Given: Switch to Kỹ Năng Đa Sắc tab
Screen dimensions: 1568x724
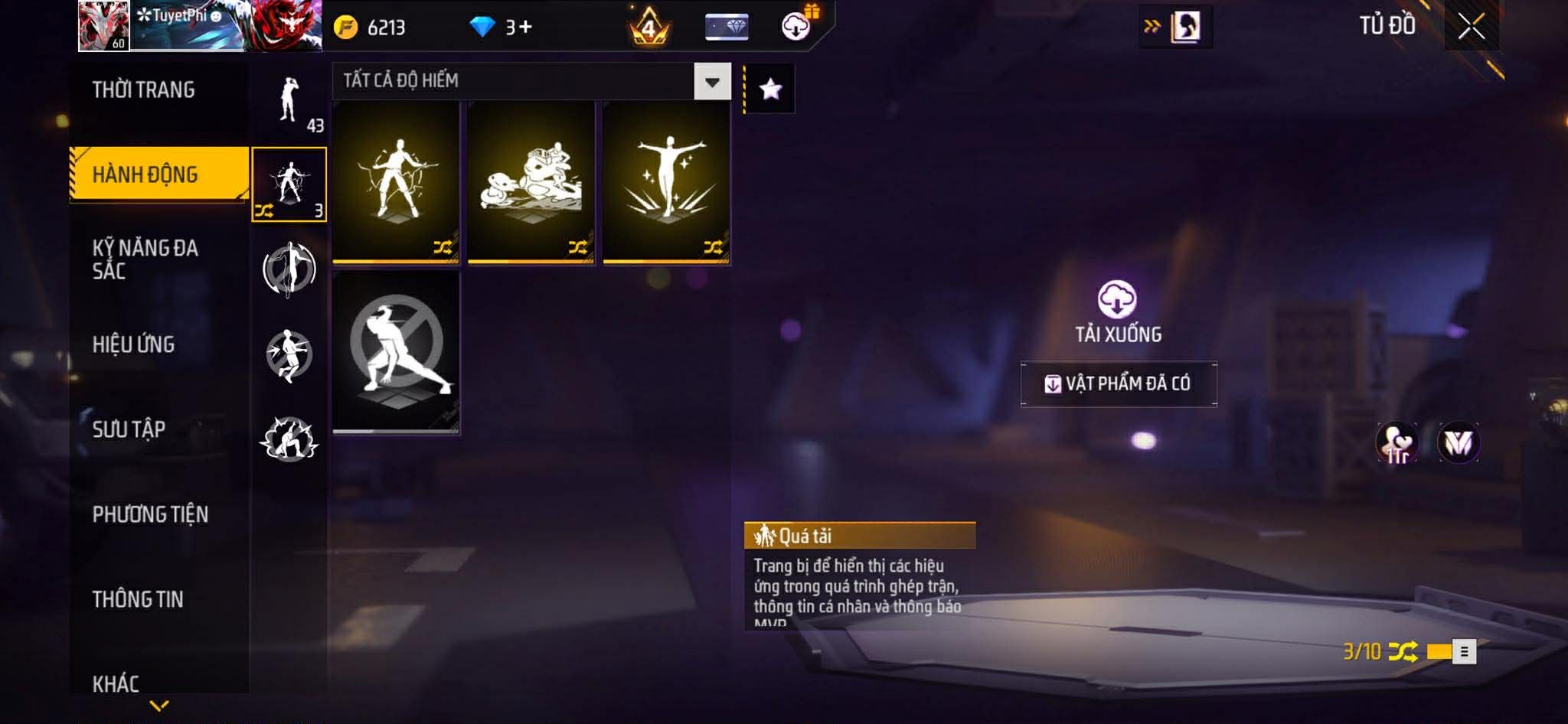Looking at the screenshot, I should [x=145, y=259].
